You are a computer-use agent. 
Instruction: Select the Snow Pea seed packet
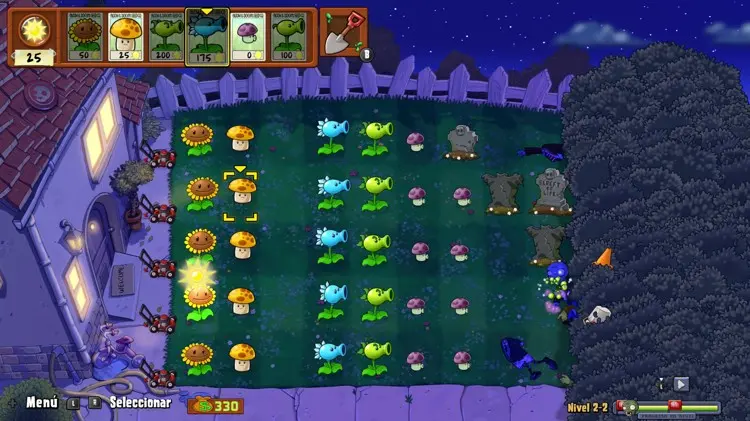pos(207,38)
